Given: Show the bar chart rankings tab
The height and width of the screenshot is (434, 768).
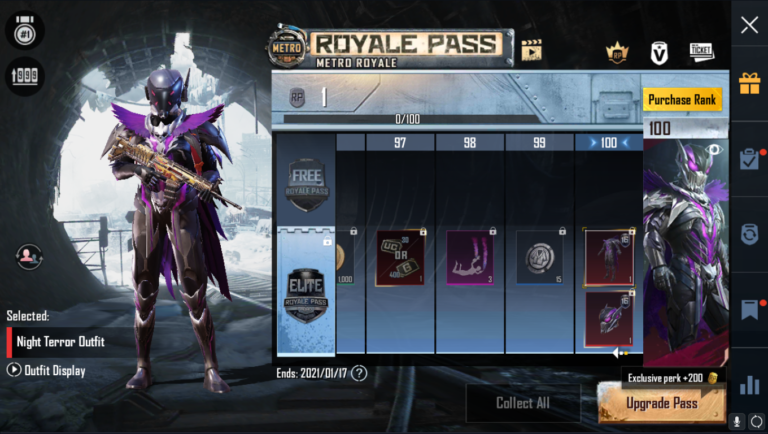Looking at the screenshot, I should coord(749,385).
